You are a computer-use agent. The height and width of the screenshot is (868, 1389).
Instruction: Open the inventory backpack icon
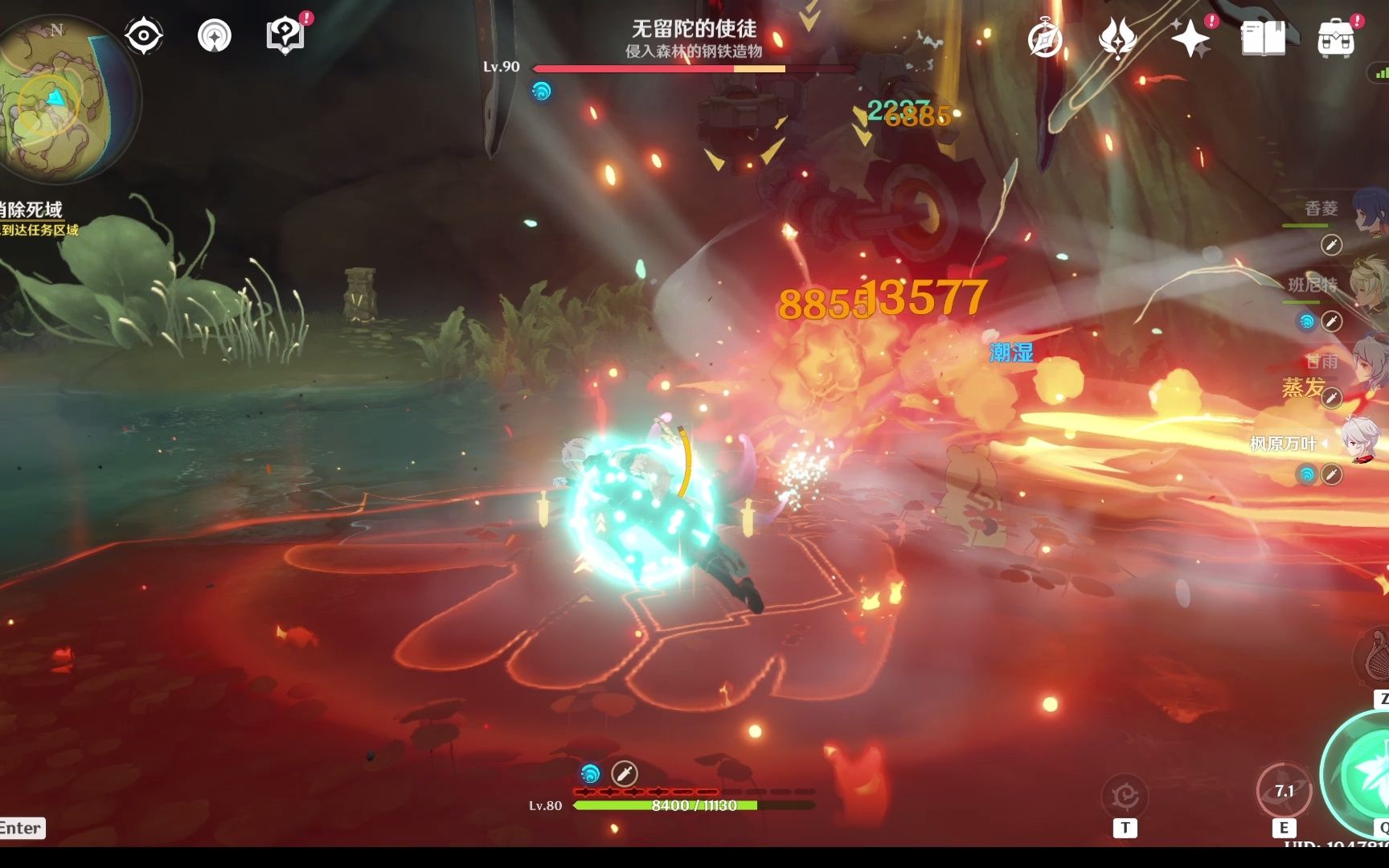point(1334,38)
